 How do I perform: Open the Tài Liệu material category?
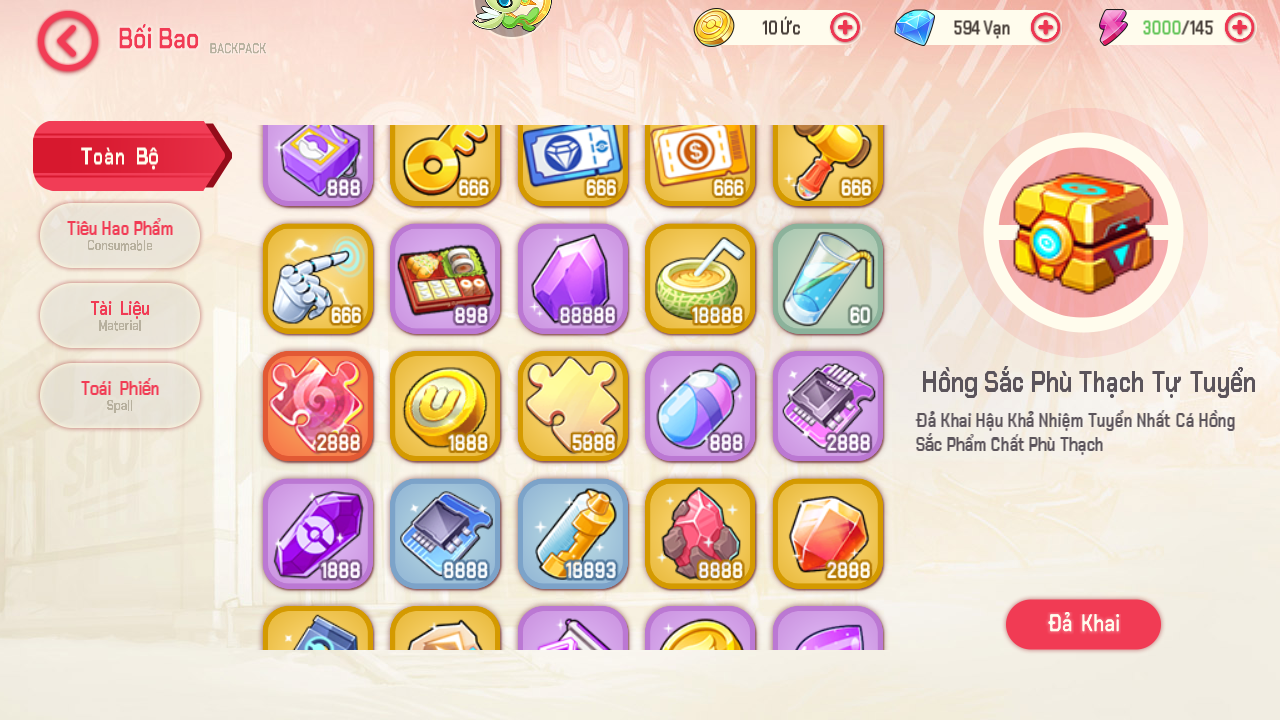(119, 315)
